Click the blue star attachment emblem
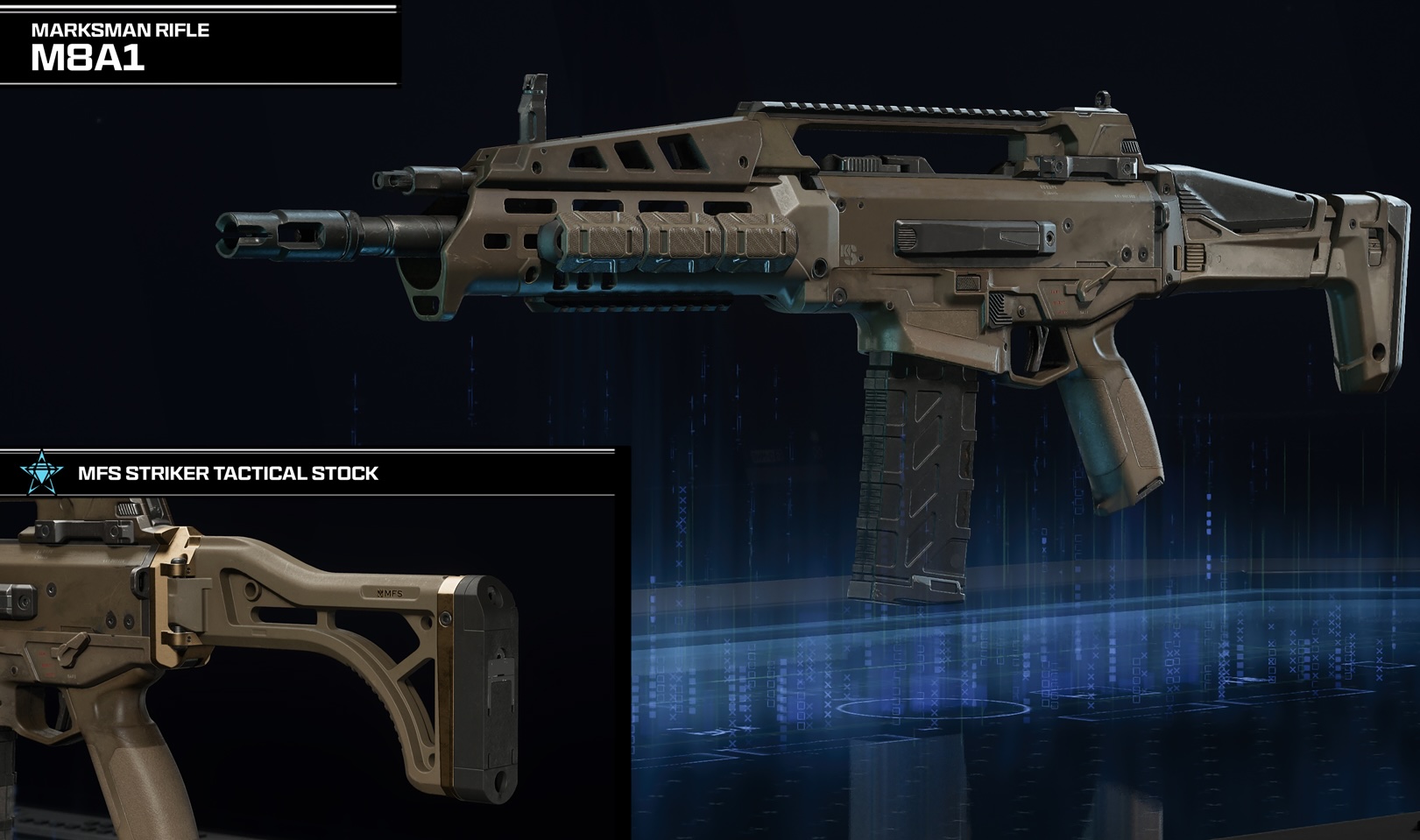1420x840 pixels. pos(41,473)
